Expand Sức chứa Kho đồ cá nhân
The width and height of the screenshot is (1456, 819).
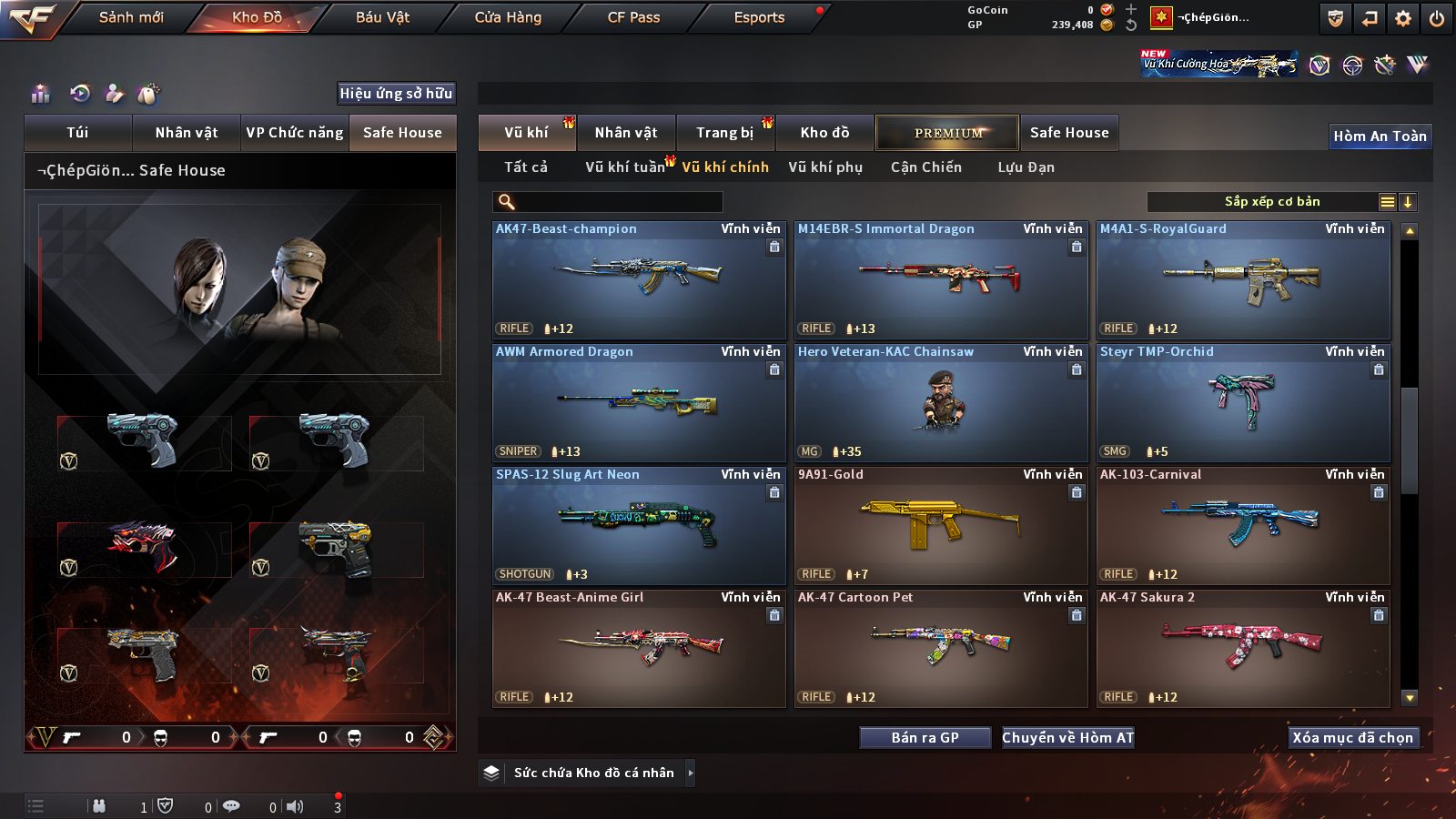(691, 773)
